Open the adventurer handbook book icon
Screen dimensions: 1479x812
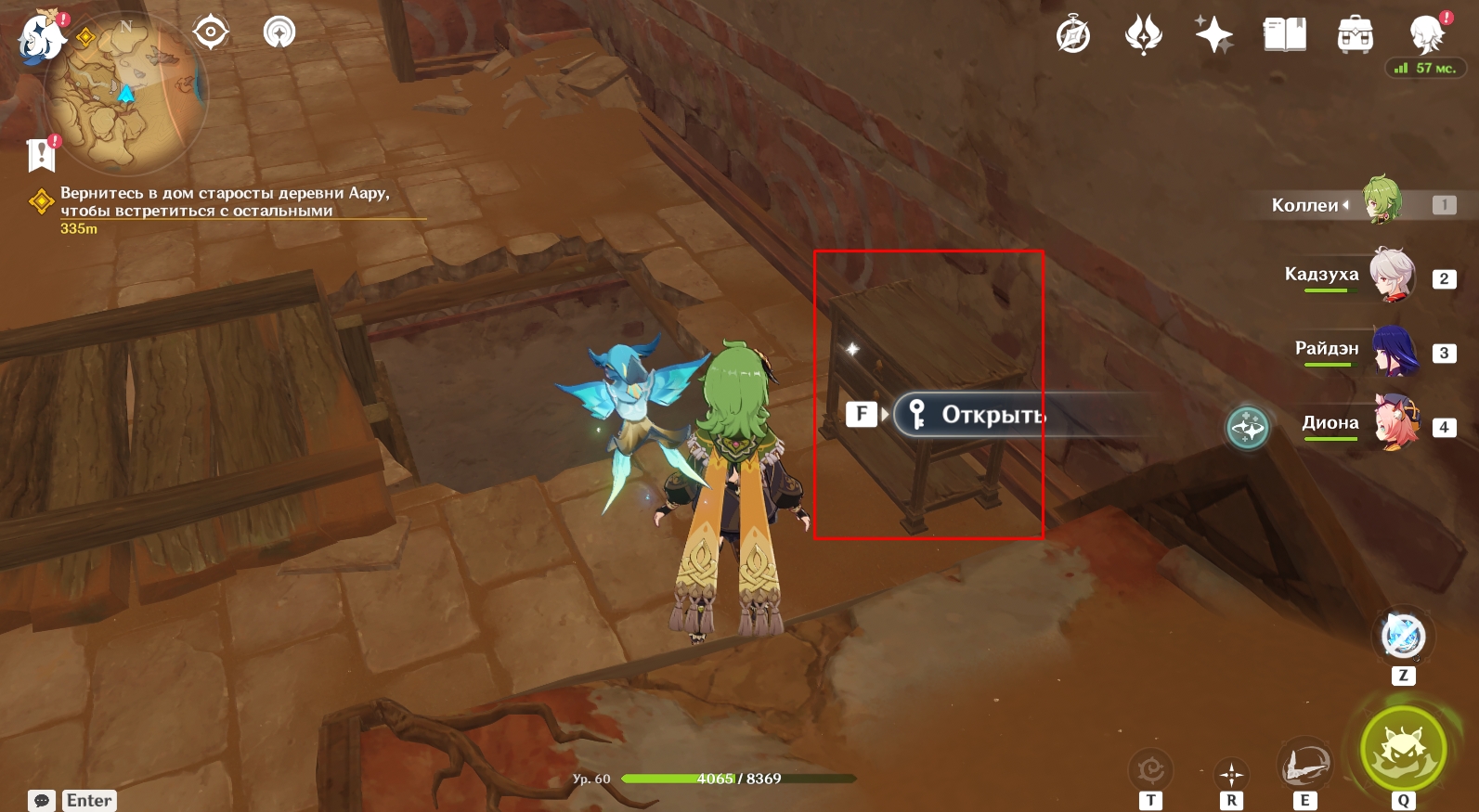(1284, 35)
